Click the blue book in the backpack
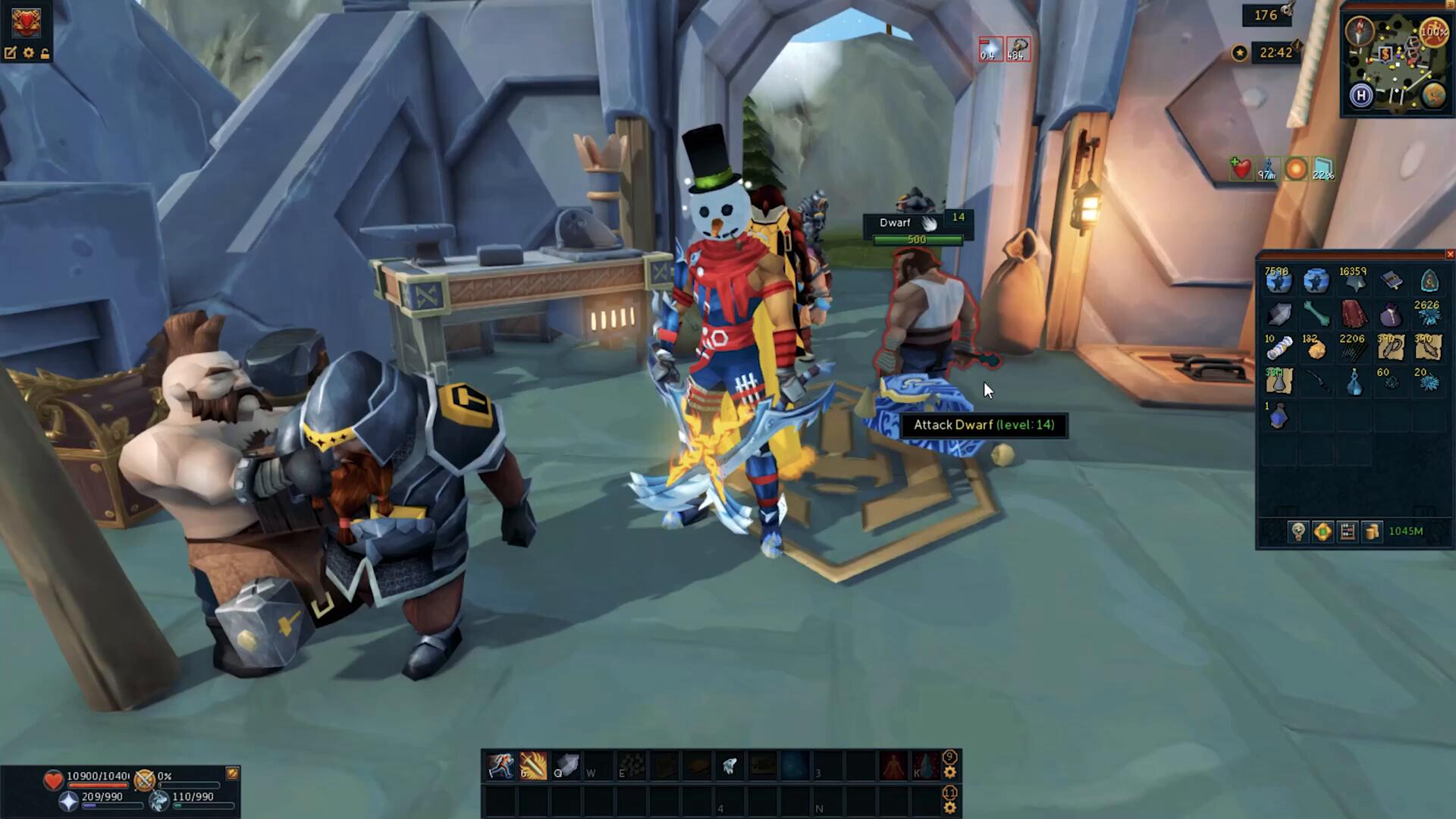 (x=1391, y=281)
